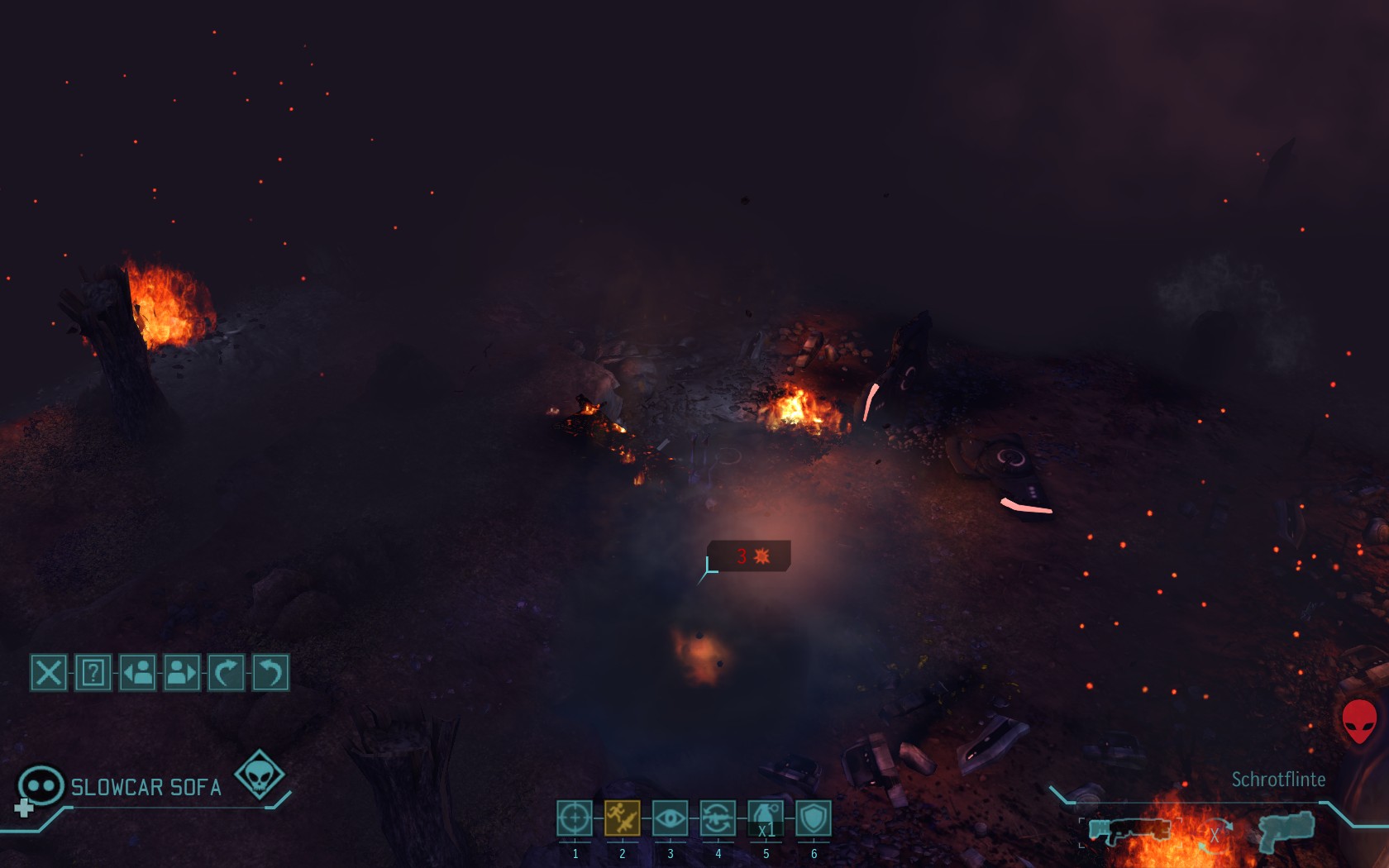Choose the Hunker Down shield ability

click(x=814, y=818)
